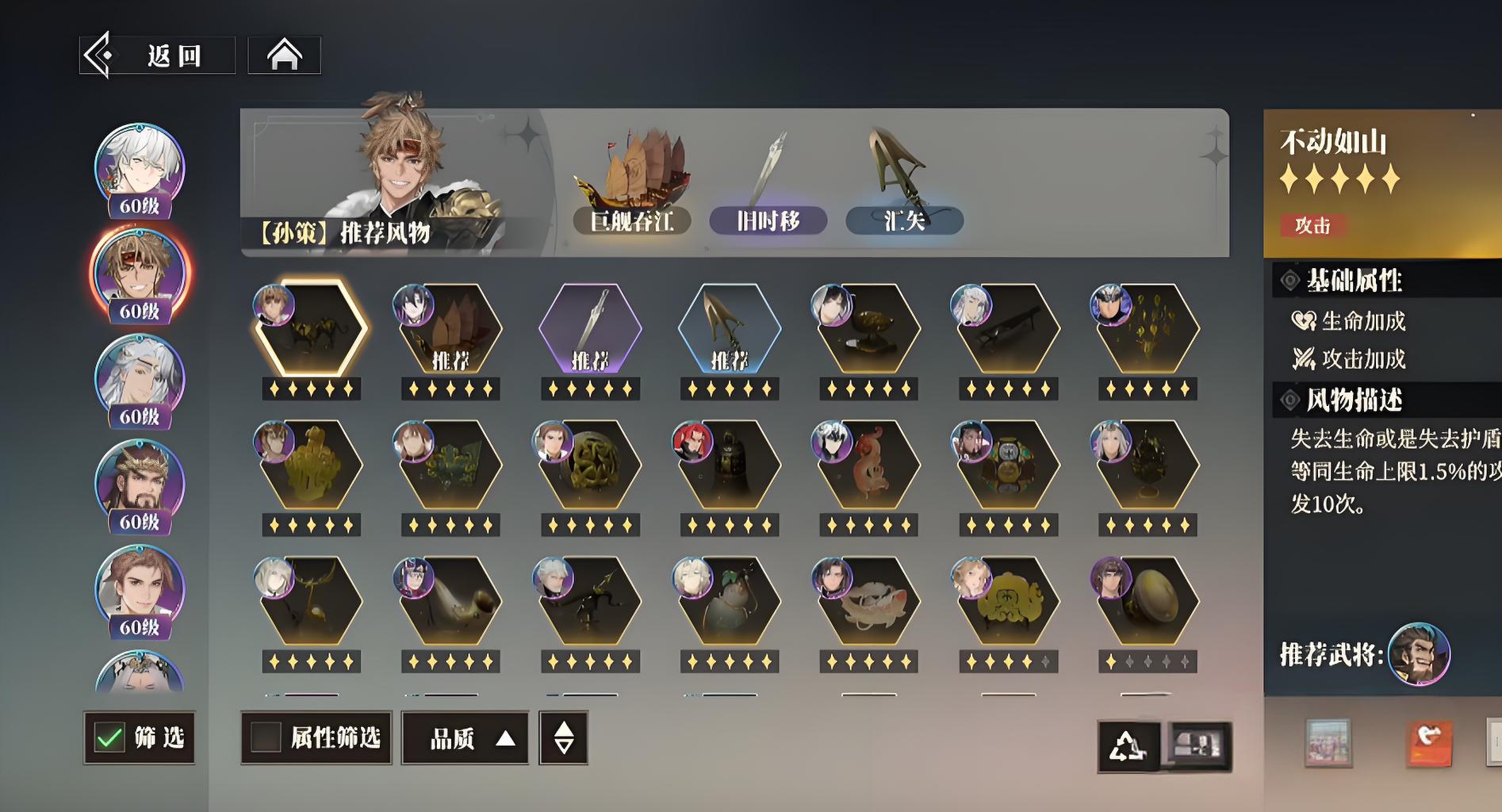The image size is (1502, 812).
Task: Select the golden-bordered highlighted relic slot
Action: [x=311, y=328]
